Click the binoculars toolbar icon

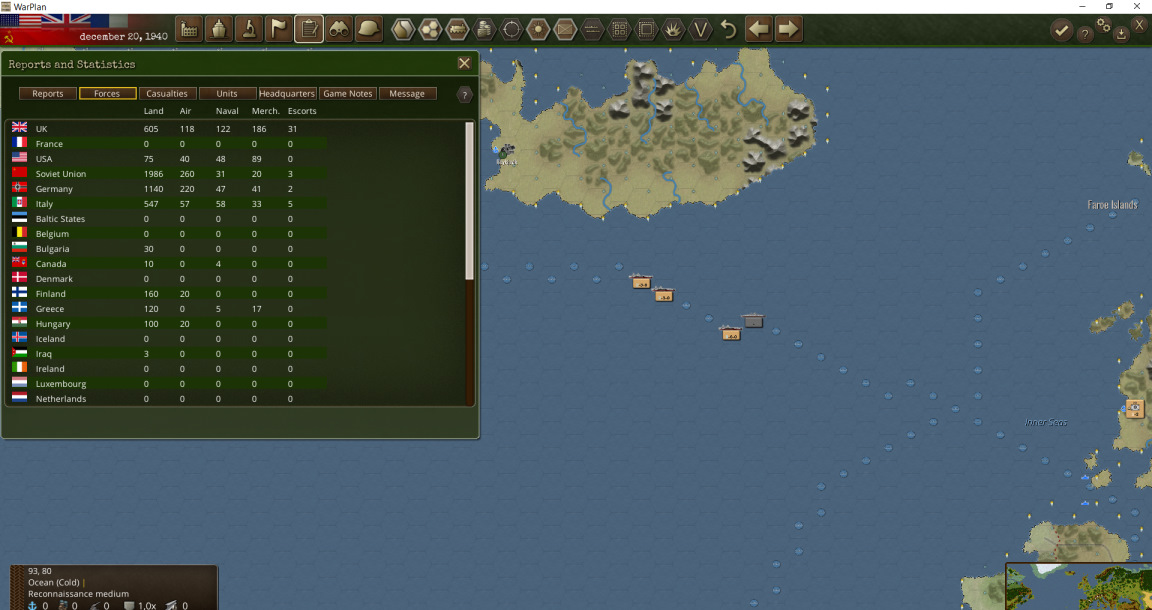point(339,29)
